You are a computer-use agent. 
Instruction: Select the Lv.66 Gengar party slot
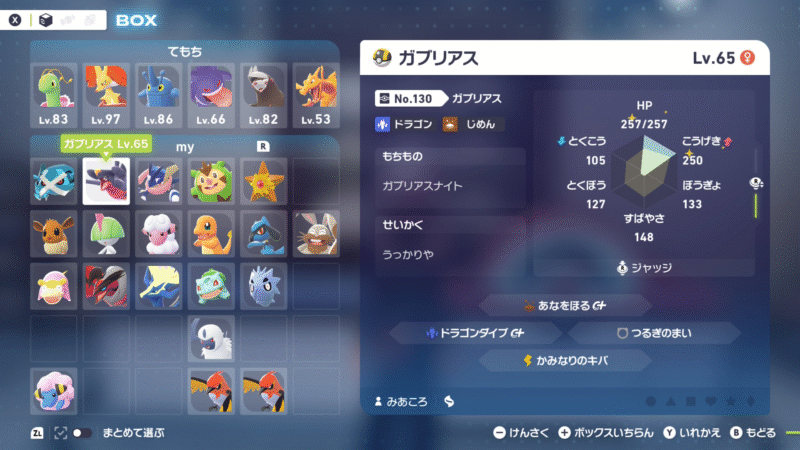[211, 93]
